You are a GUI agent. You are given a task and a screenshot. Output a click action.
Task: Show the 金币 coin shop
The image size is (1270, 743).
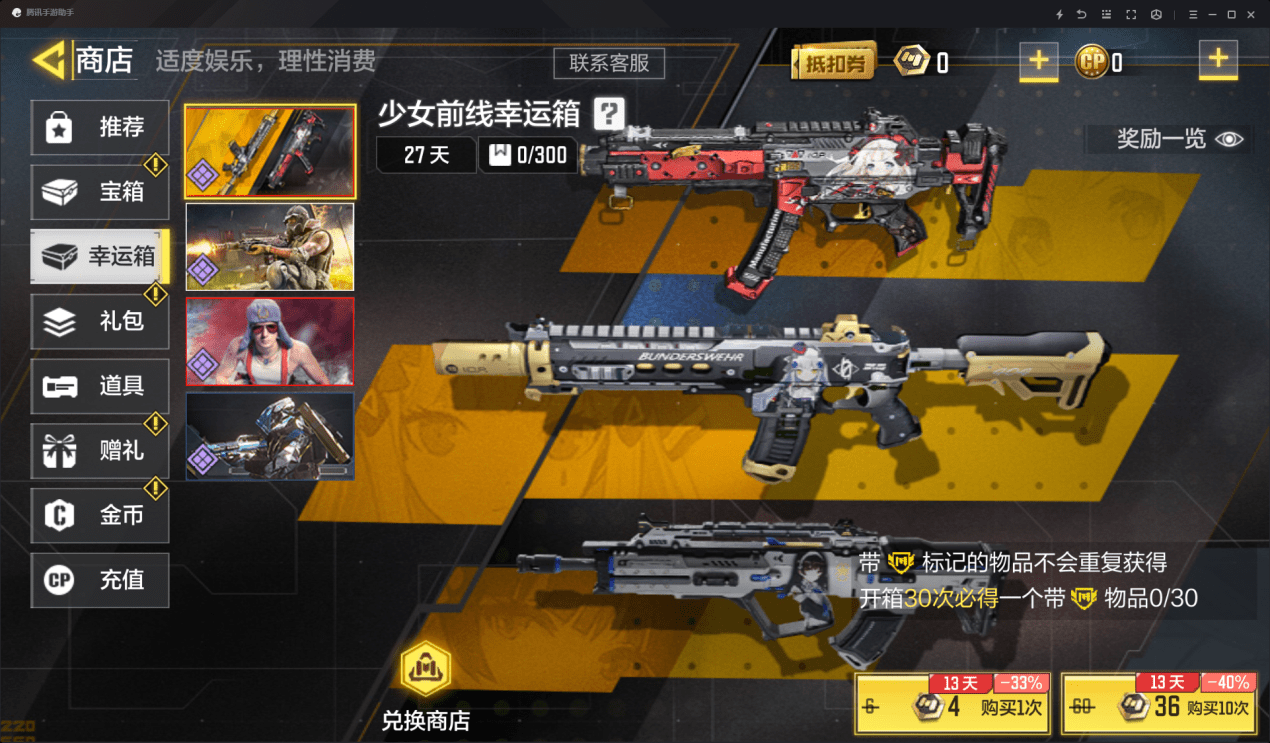[x=100, y=516]
